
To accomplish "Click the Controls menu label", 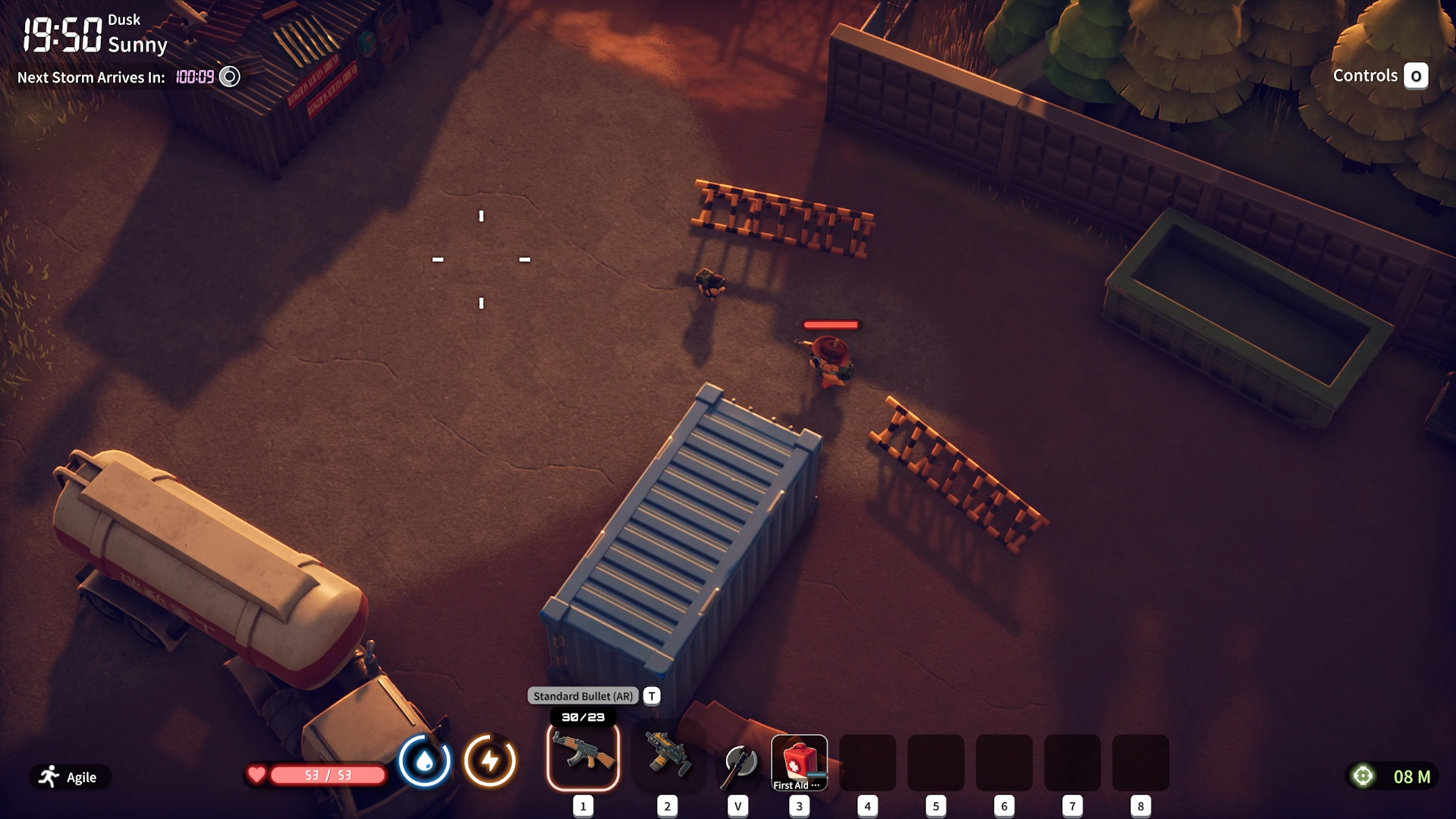I will click(x=1366, y=75).
